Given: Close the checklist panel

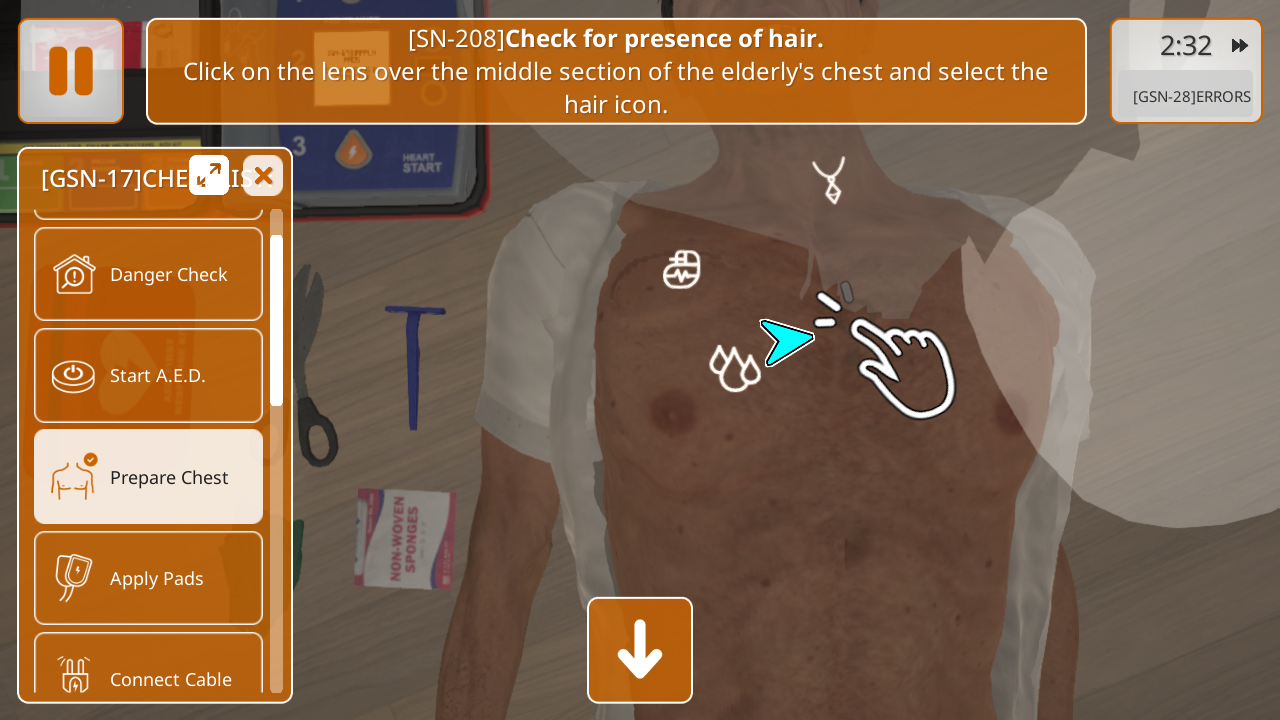Looking at the screenshot, I should coord(263,176).
